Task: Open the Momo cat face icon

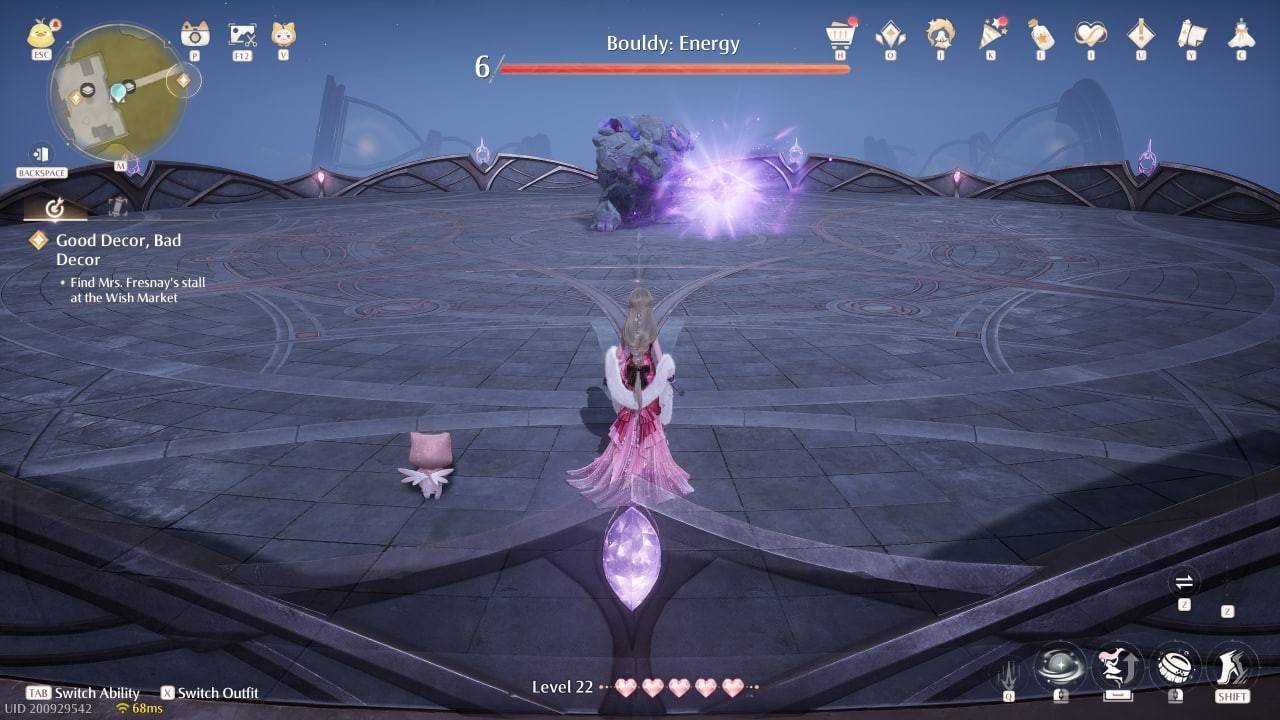Action: pos(283,35)
